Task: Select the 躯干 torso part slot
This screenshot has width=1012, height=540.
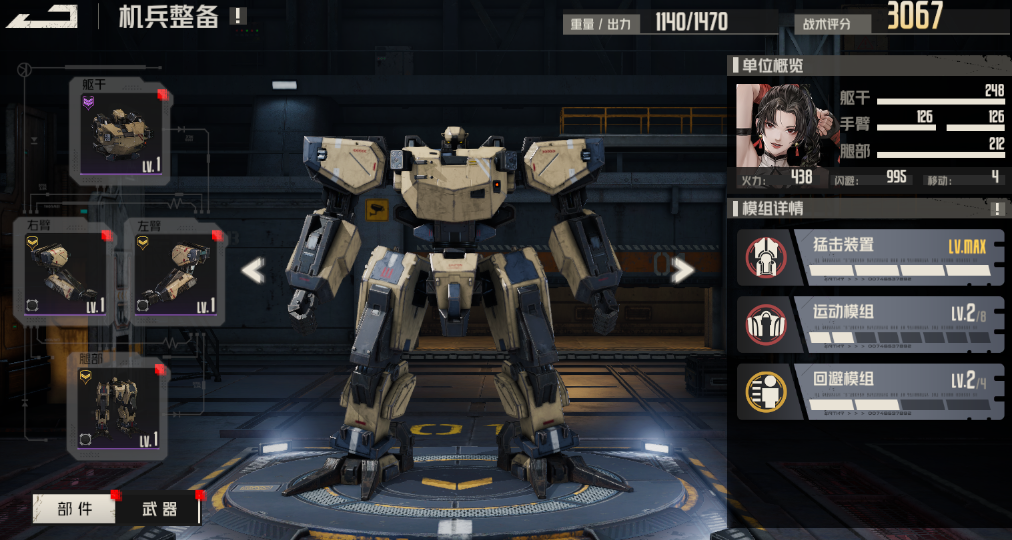Action: [x=121, y=132]
